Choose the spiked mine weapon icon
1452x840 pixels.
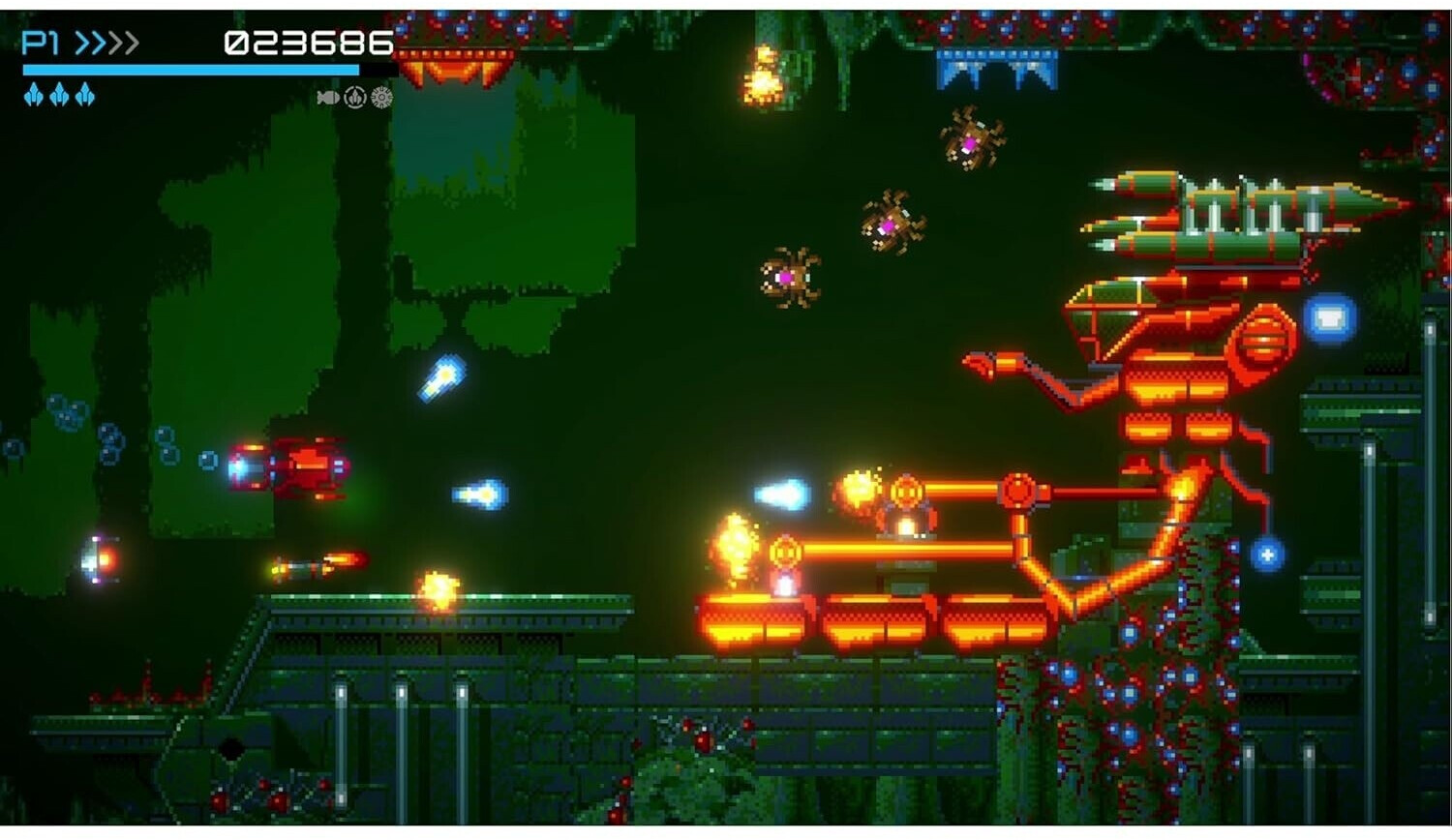pyautogui.click(x=382, y=98)
